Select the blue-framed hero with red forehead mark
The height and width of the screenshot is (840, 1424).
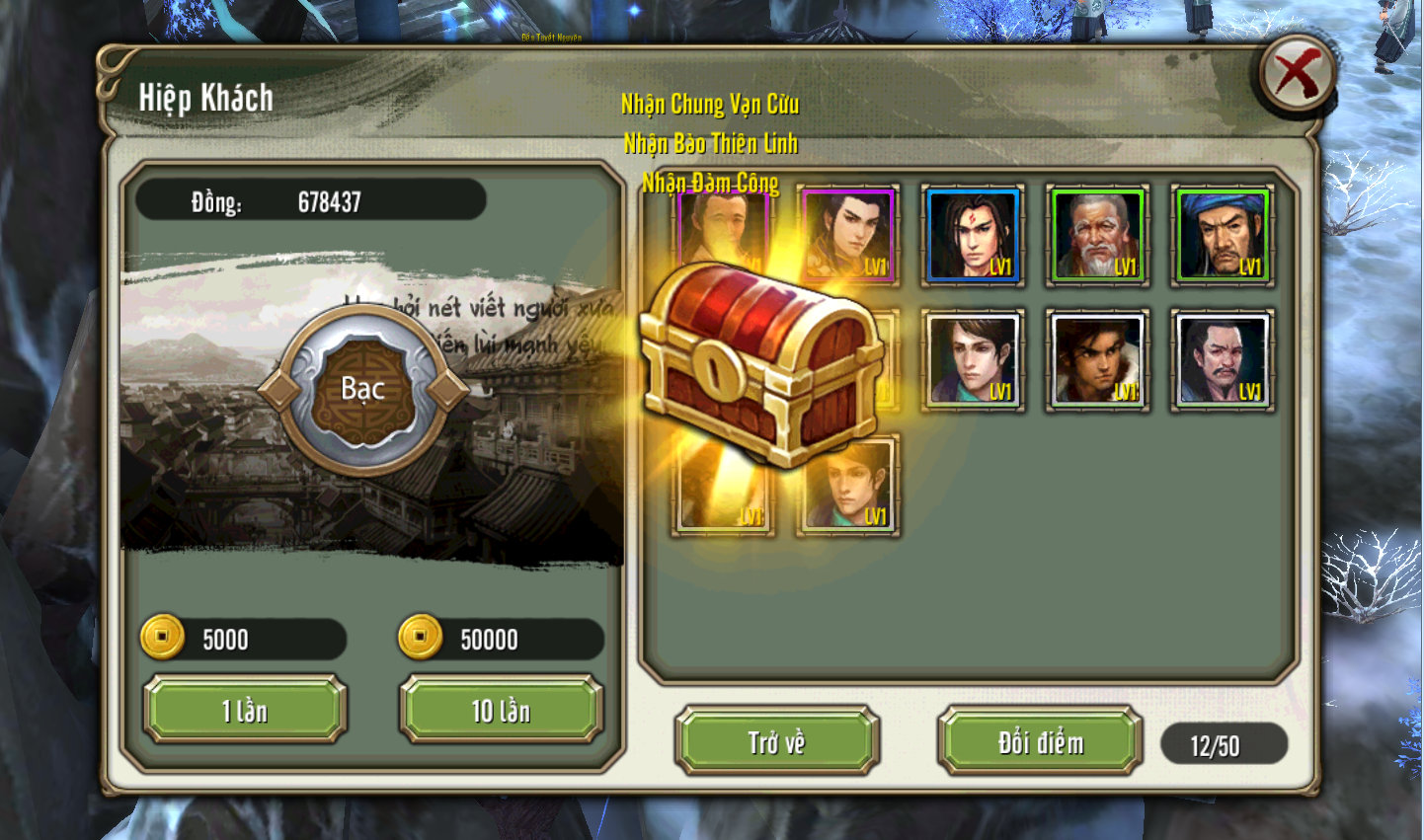pyautogui.click(x=973, y=236)
